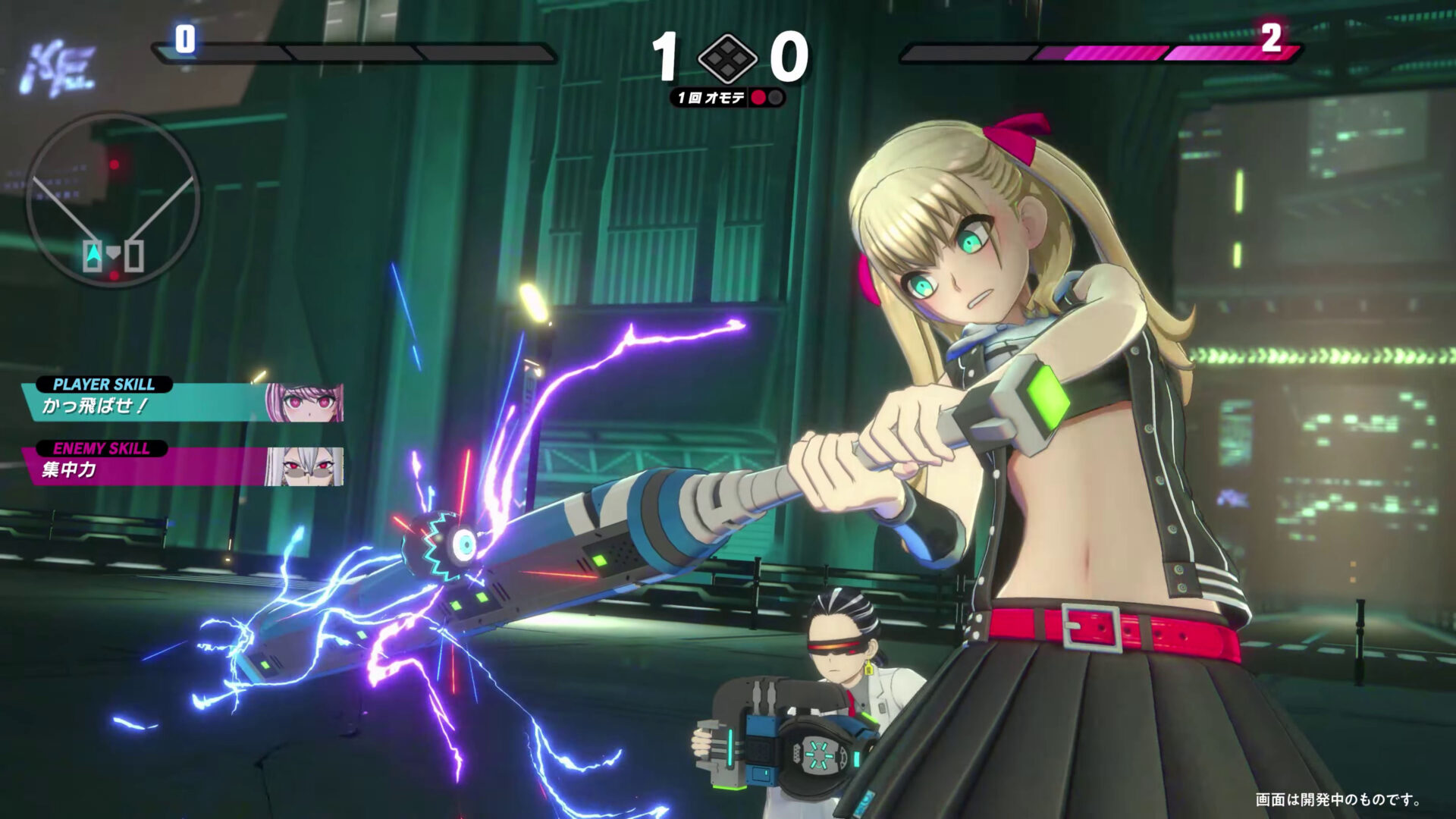This screenshot has height=819, width=1456.
Task: Click the red blip on the minimap radar
Action: 115,165
